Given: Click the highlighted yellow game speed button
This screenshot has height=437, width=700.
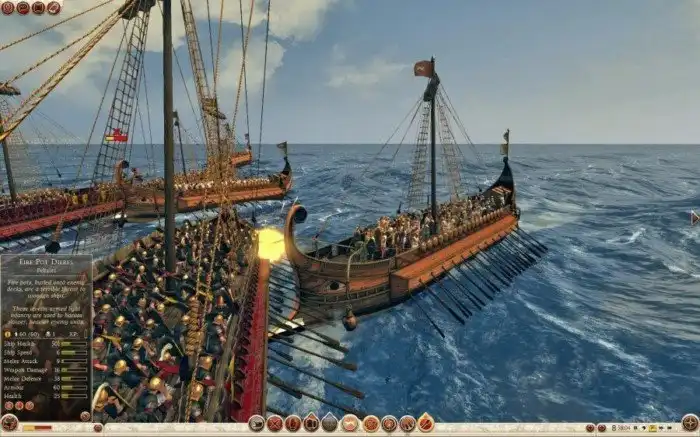Looking at the screenshot, I should 652,427.
